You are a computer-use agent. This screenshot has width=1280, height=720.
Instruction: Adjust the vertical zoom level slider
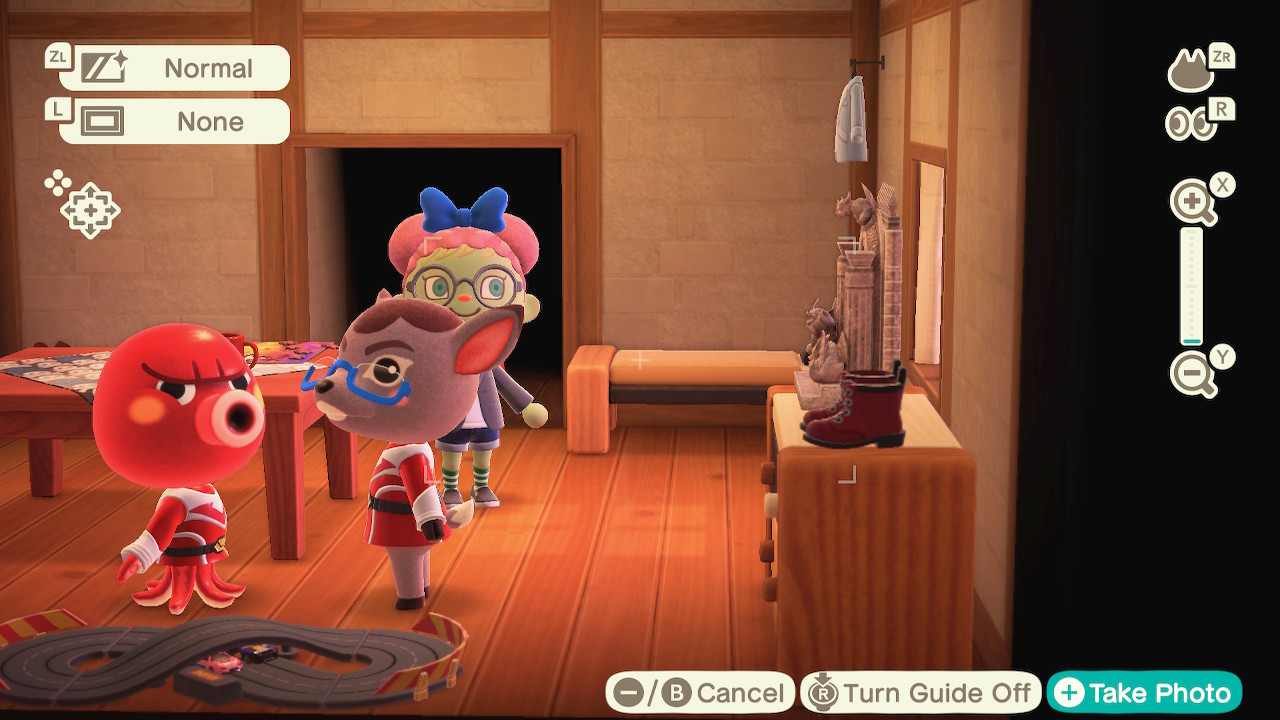point(1191,287)
